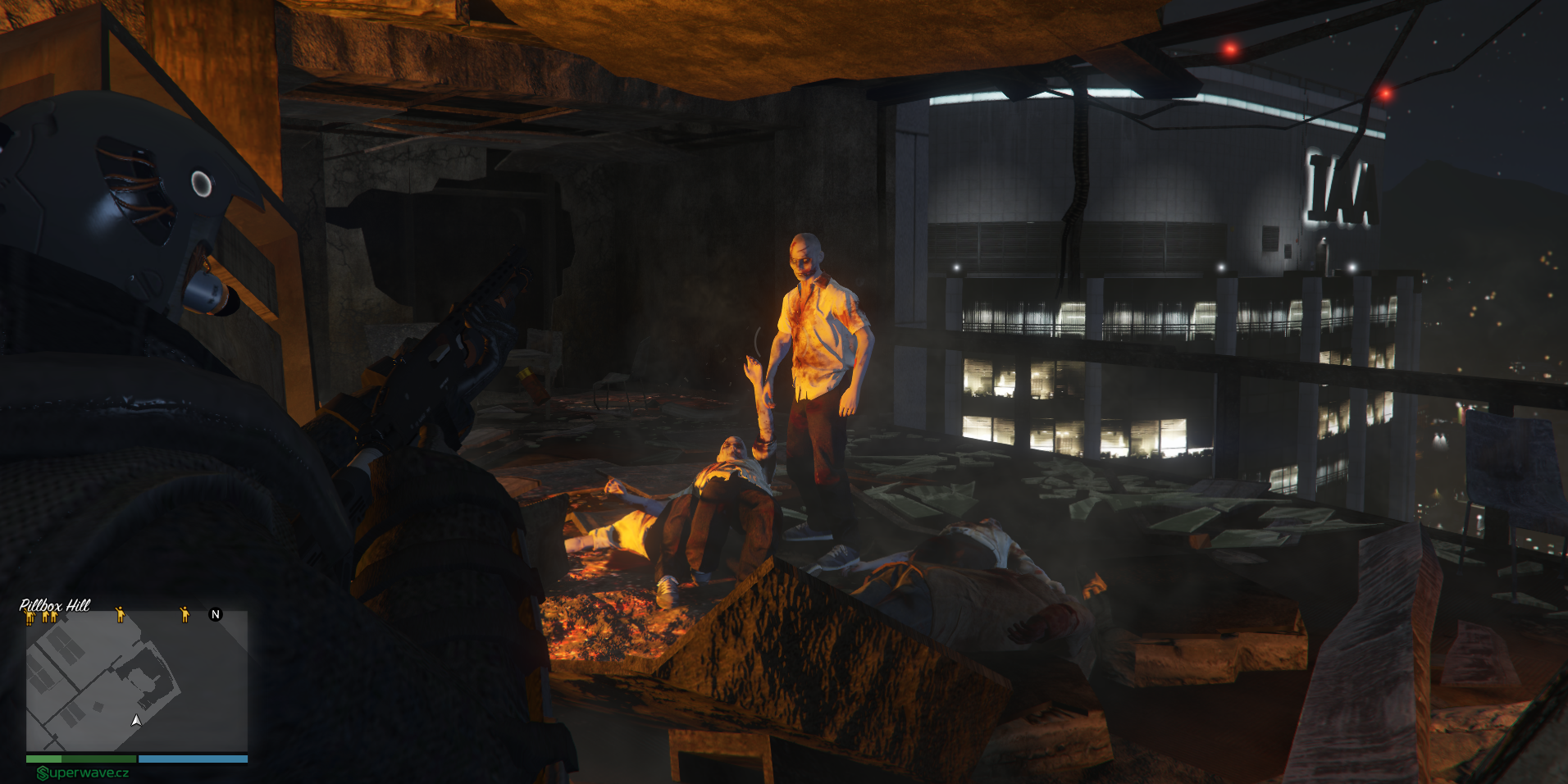Click the white player arrow on the minimap
Screen dimensions: 1568x784
click(136, 720)
